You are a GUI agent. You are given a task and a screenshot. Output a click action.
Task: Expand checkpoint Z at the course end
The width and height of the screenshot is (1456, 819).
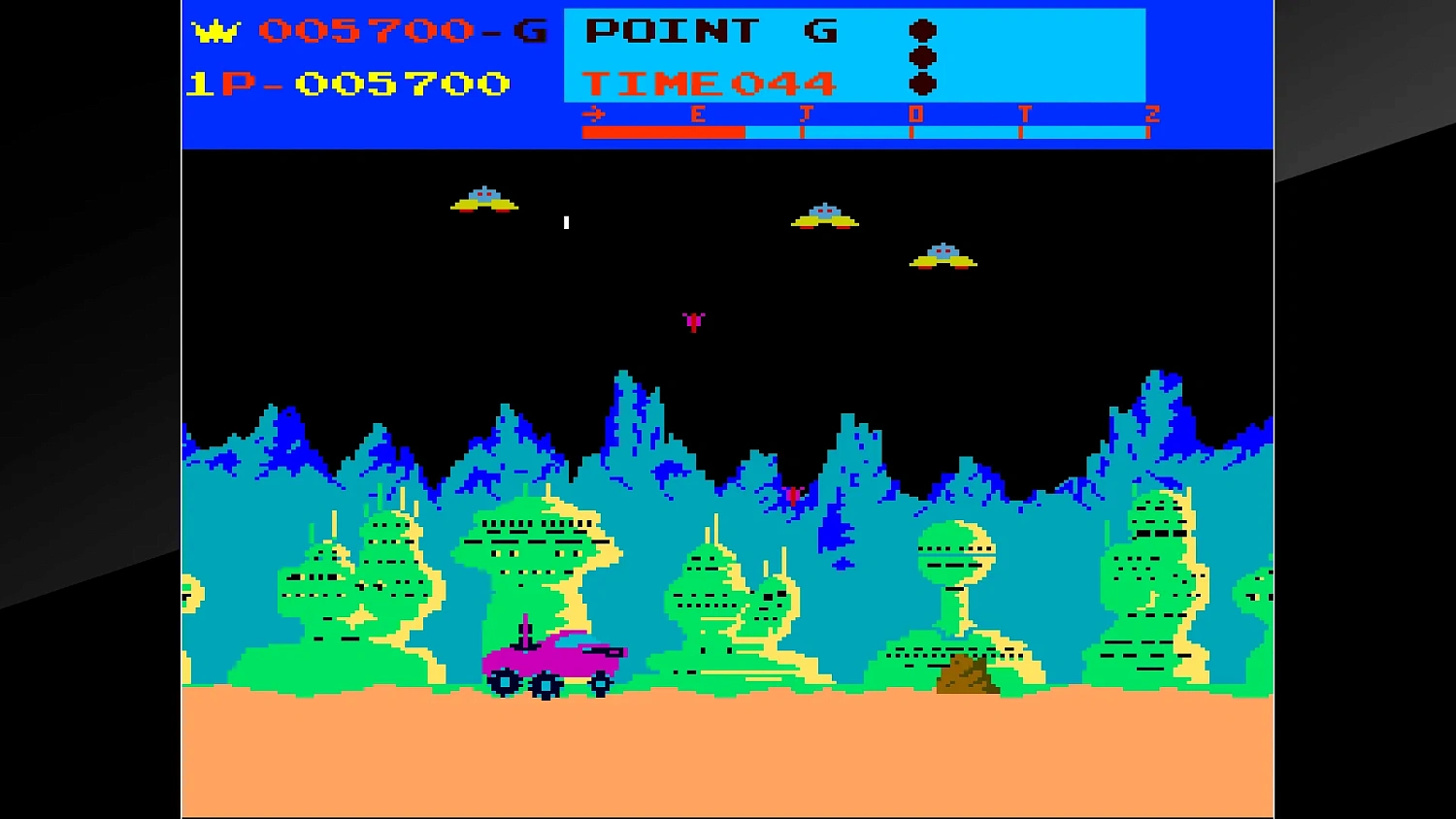click(1149, 113)
